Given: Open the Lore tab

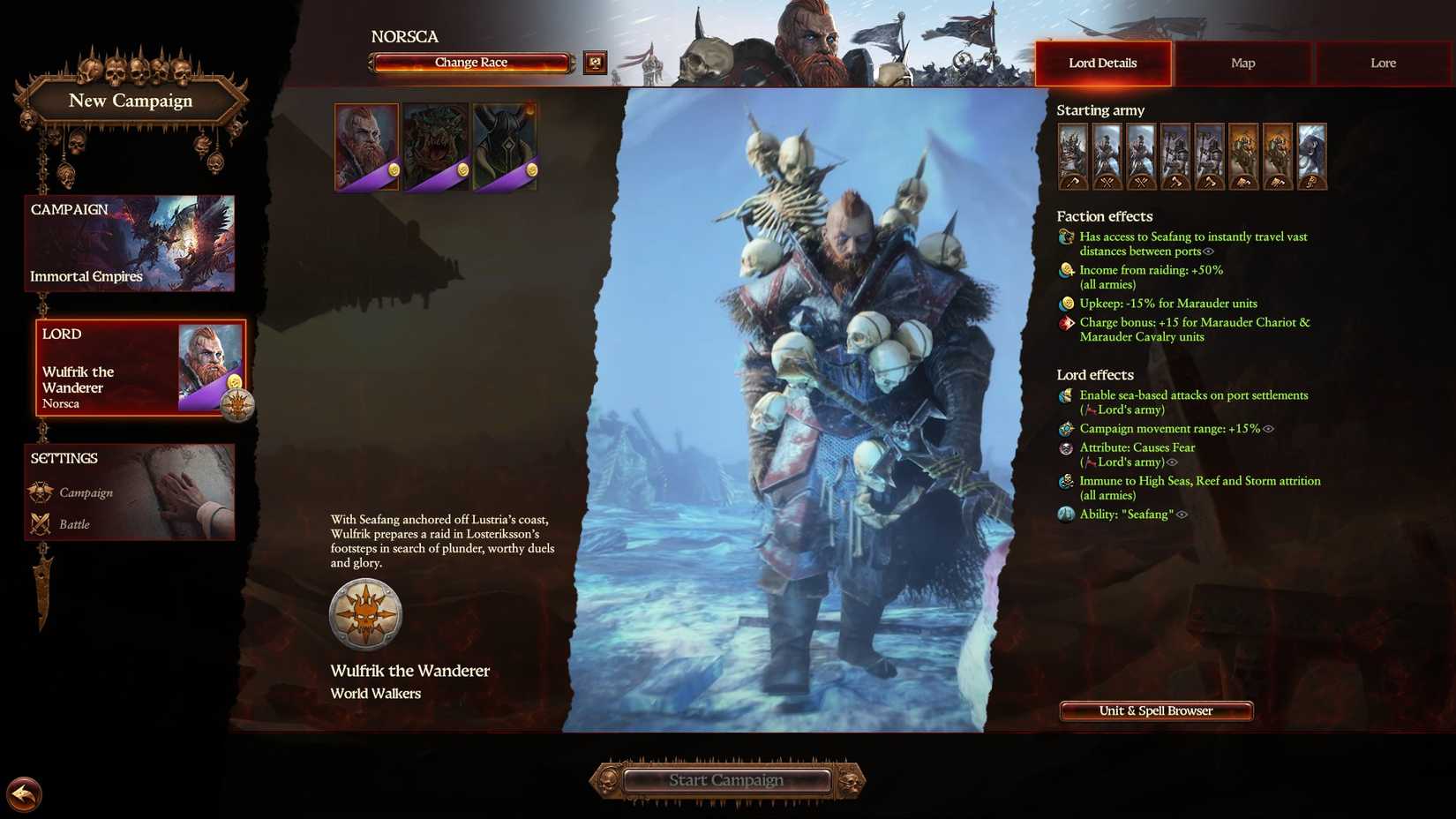Looking at the screenshot, I should pyautogui.click(x=1383, y=63).
